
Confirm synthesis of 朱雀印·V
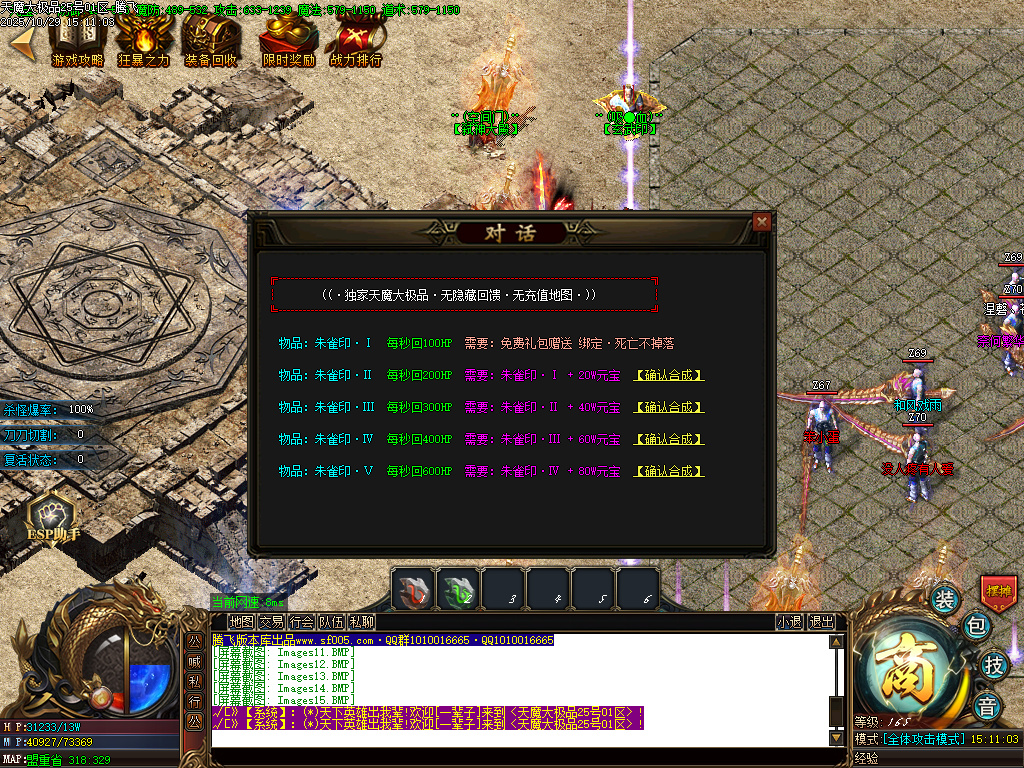[x=669, y=472]
